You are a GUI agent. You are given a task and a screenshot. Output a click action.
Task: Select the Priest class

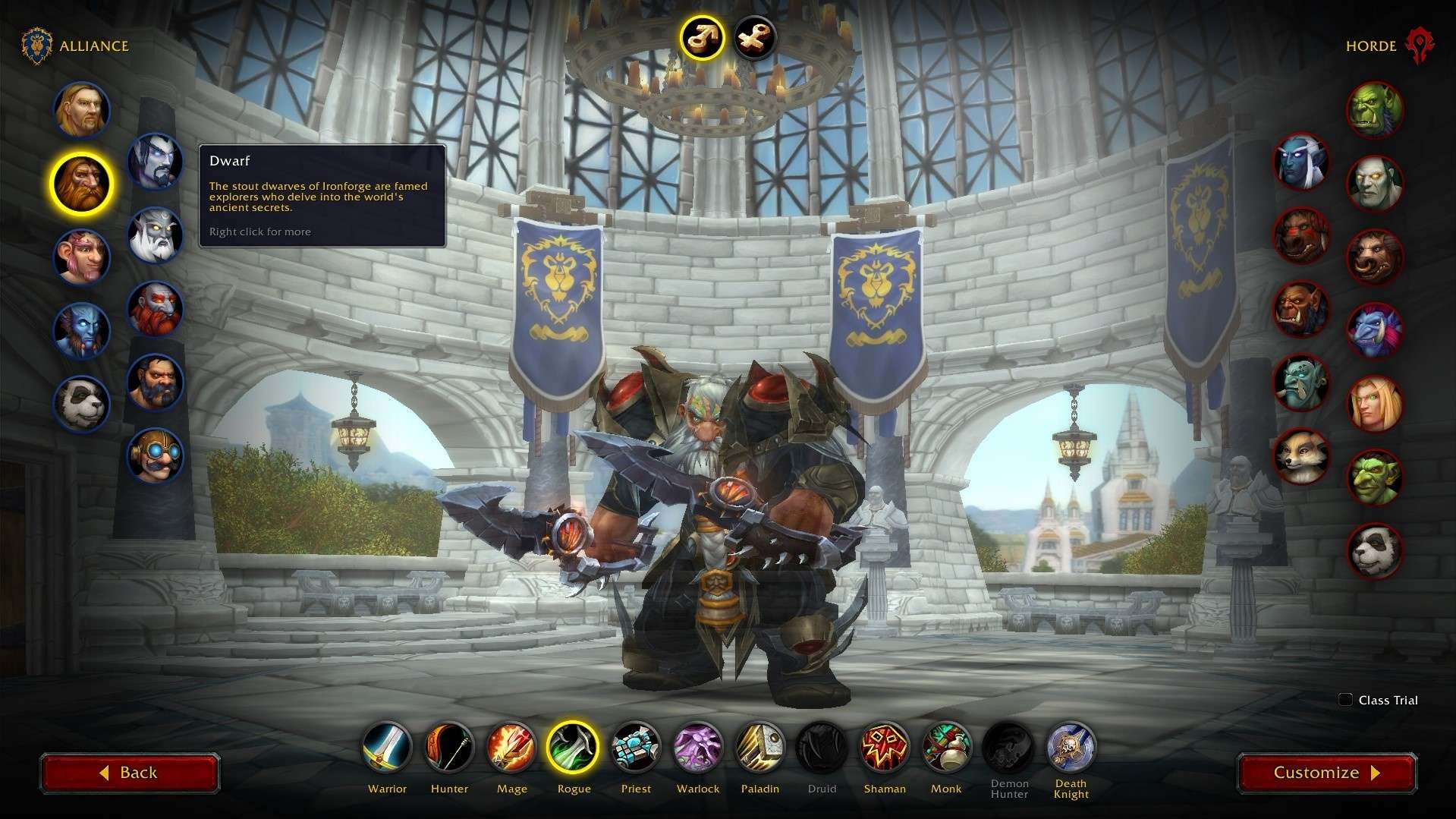tap(636, 747)
